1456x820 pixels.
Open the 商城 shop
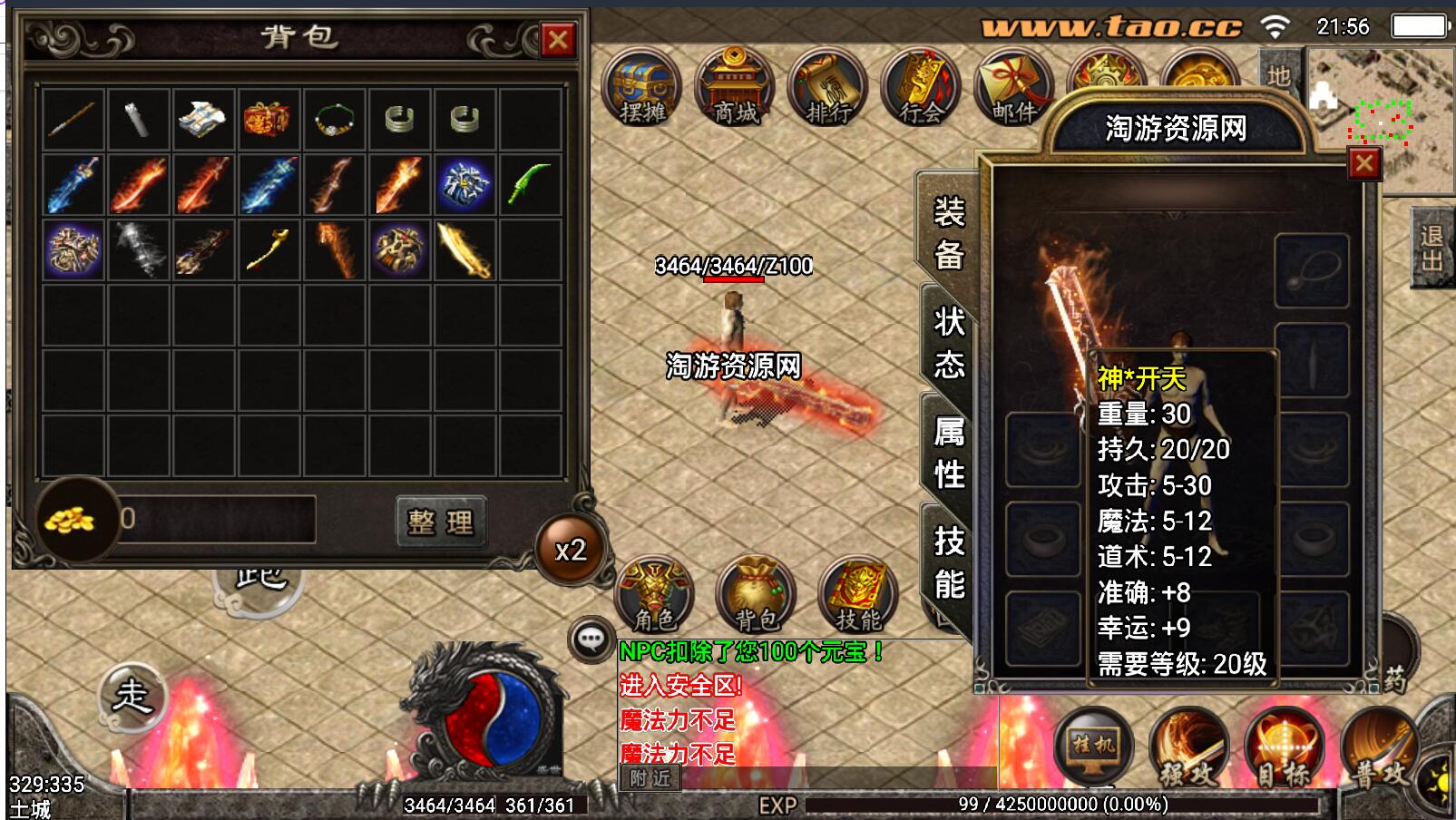click(735, 89)
